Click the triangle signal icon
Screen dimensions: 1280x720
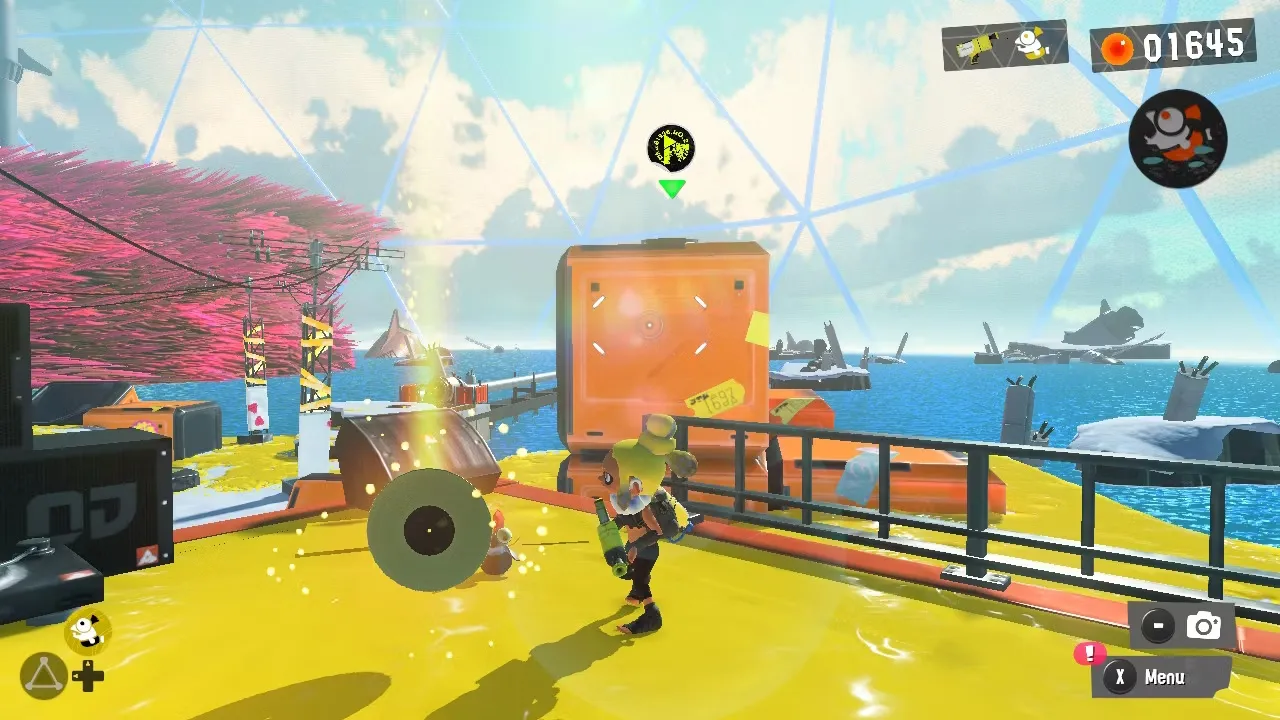[44, 676]
